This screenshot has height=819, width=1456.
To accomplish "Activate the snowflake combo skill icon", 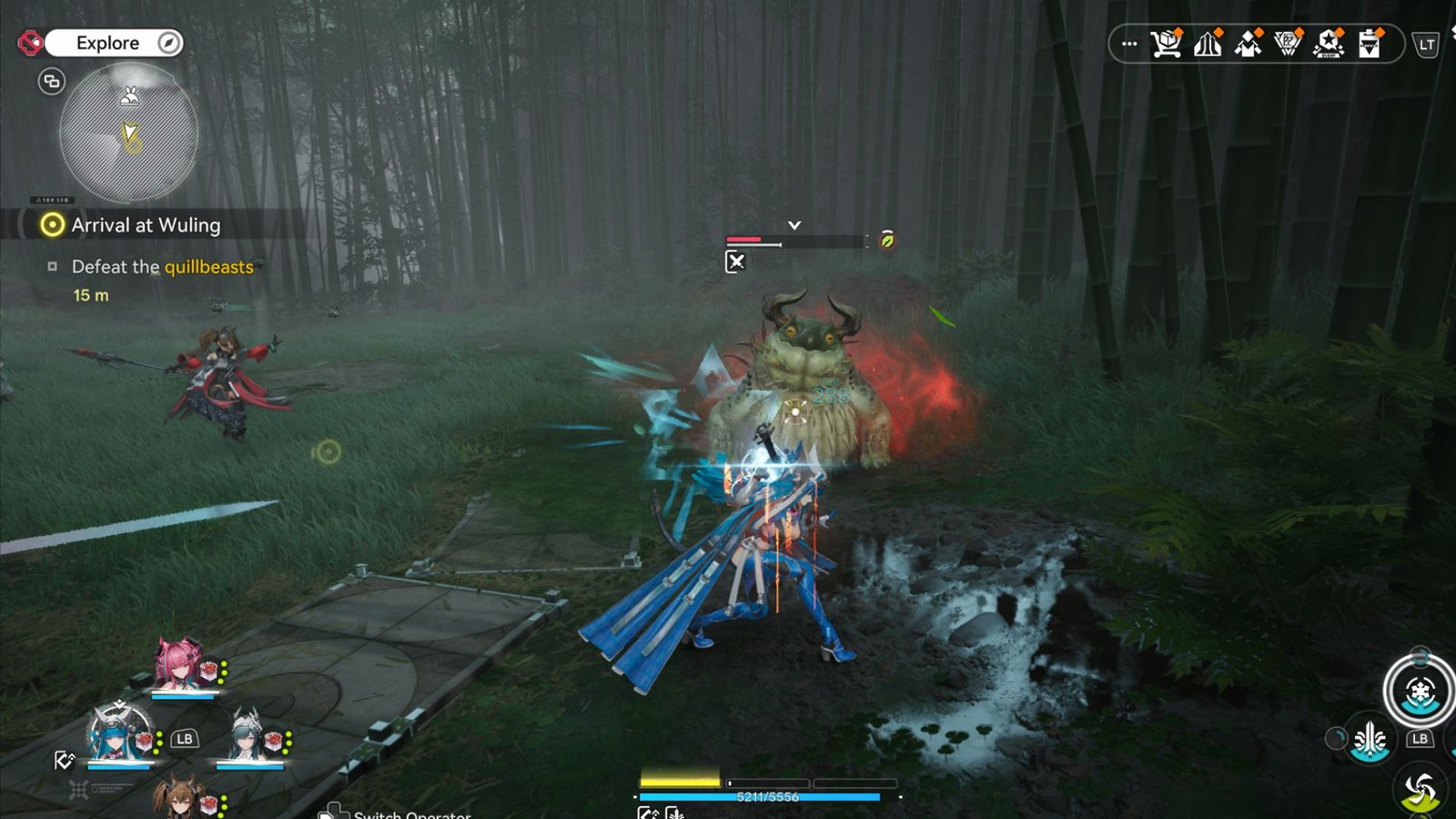I will pyautogui.click(x=1421, y=692).
